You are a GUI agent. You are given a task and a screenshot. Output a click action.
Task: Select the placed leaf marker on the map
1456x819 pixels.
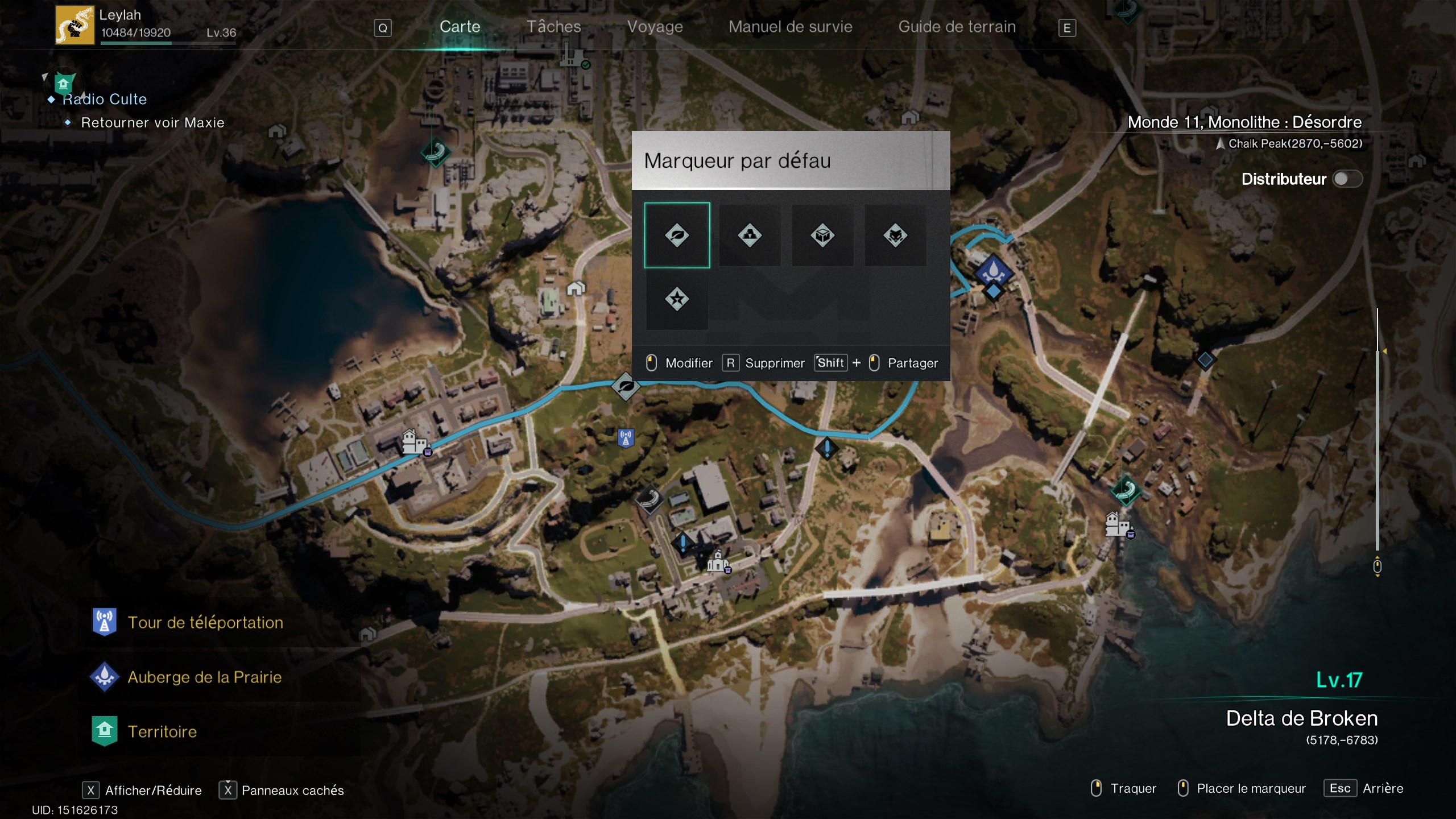click(x=626, y=387)
